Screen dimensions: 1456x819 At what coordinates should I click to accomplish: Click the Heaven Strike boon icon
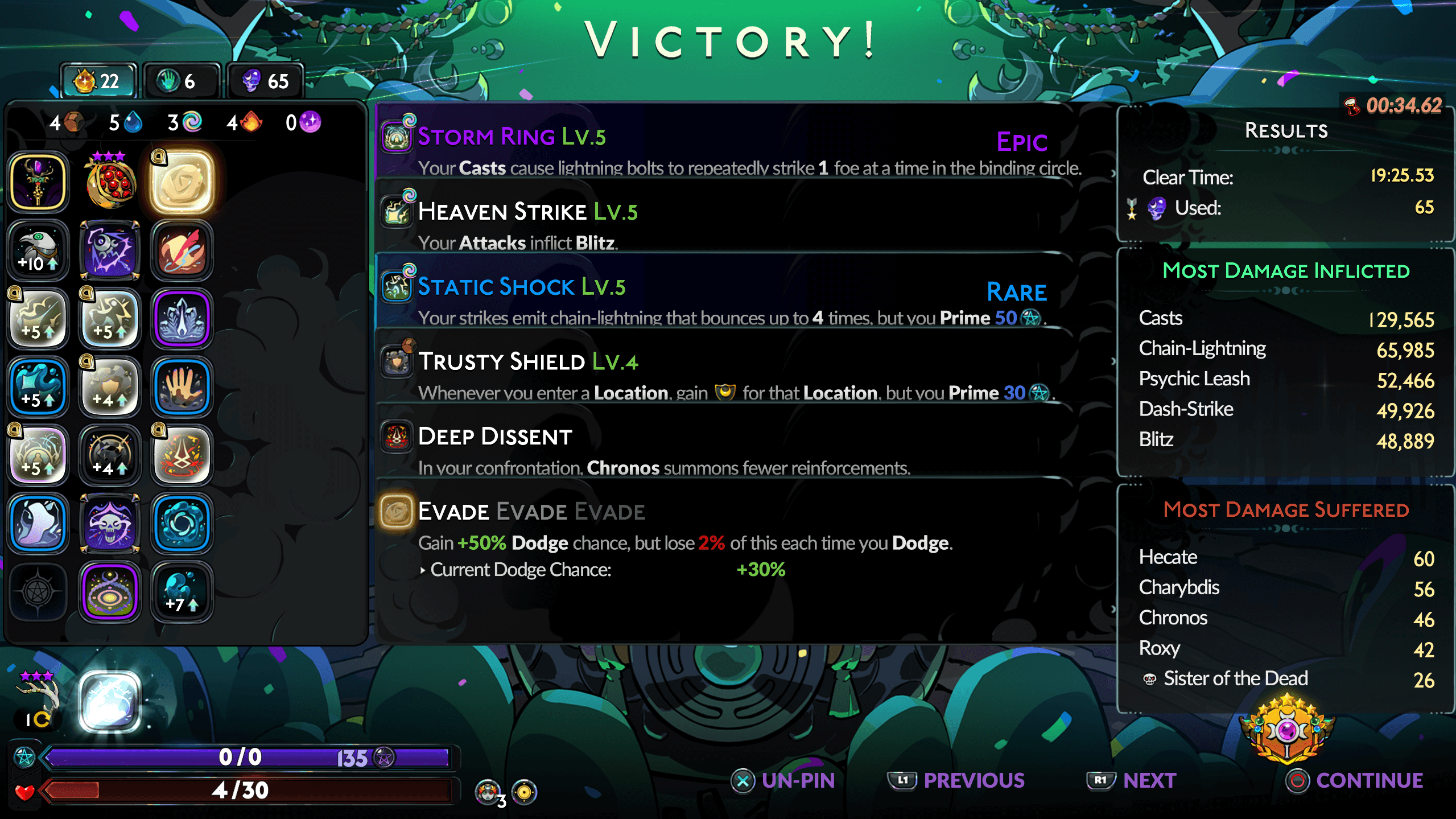coord(397,212)
